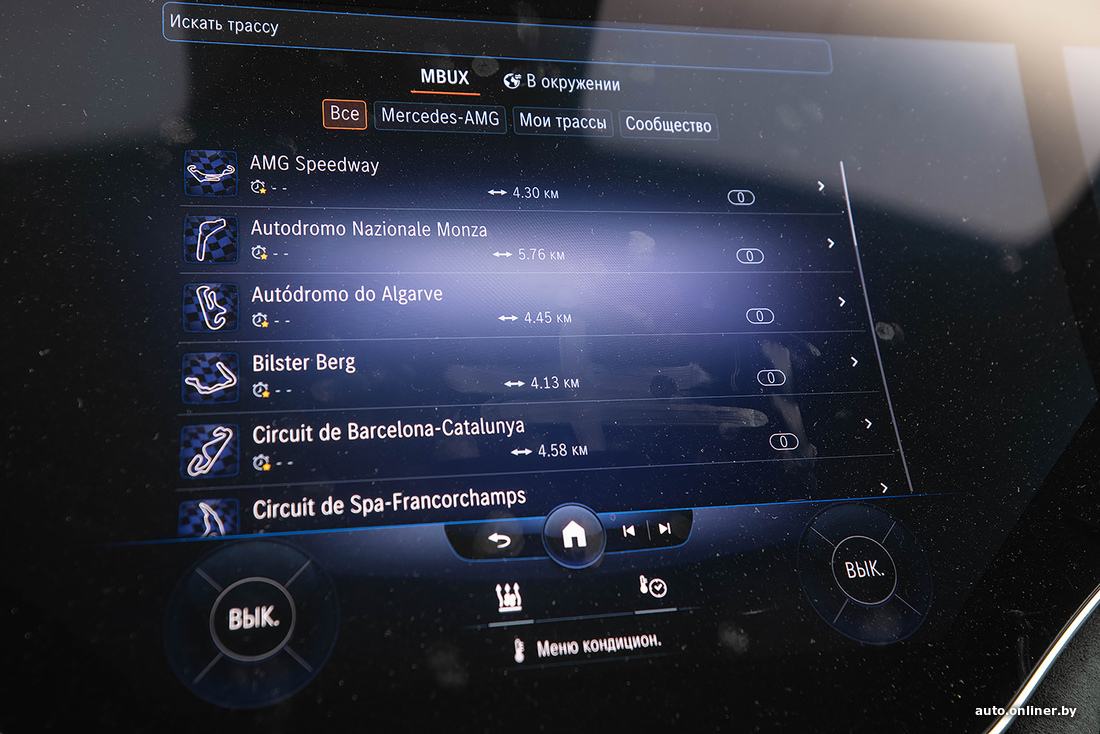Open the Bilster Berg track

click(x=520, y=370)
